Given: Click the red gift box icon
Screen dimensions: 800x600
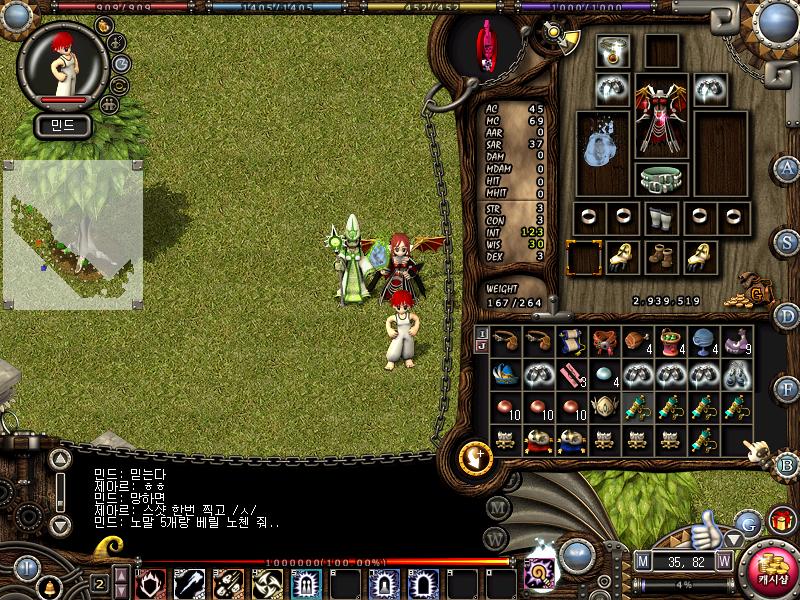Looking at the screenshot, I should 779,520.
